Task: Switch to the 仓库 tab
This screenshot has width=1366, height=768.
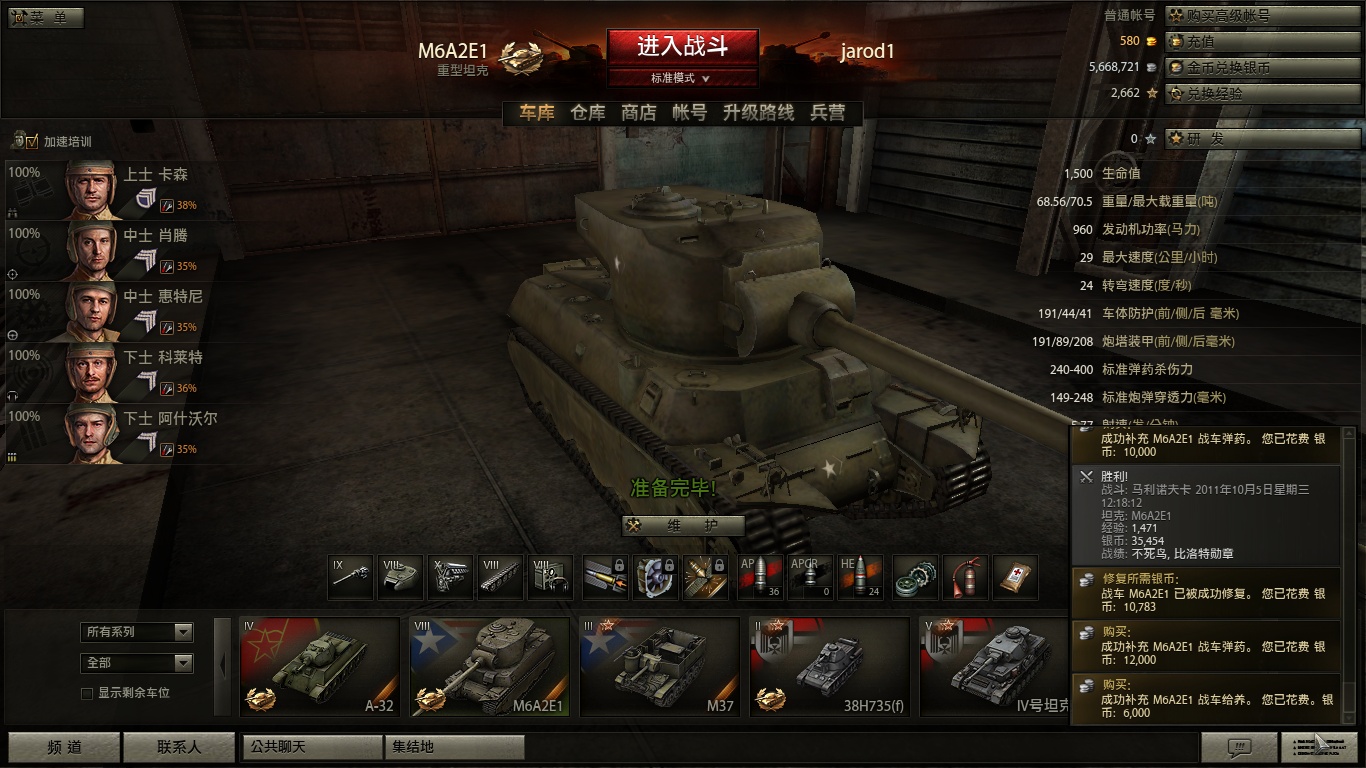Action: click(x=588, y=113)
